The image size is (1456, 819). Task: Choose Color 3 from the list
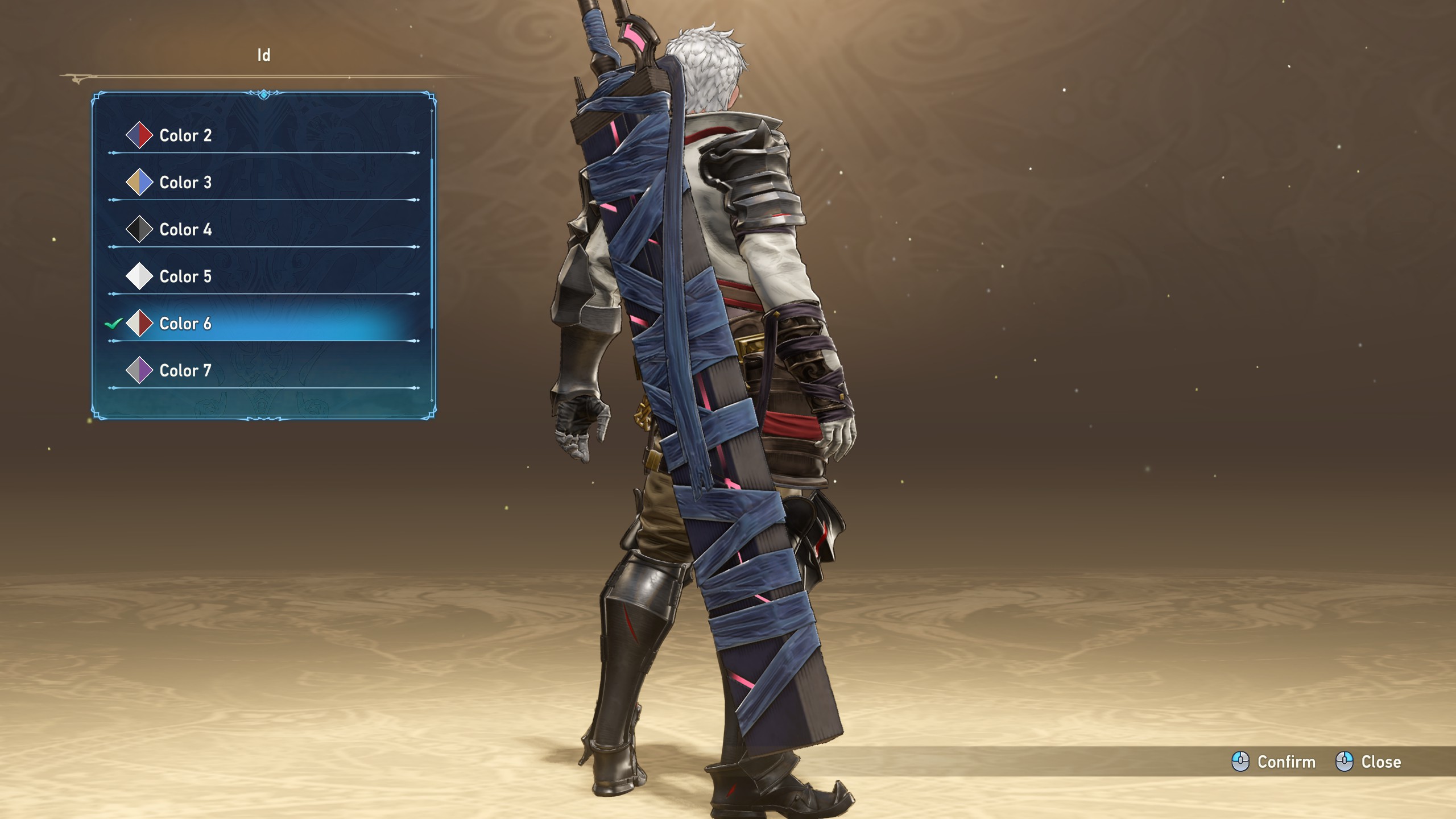point(185,183)
